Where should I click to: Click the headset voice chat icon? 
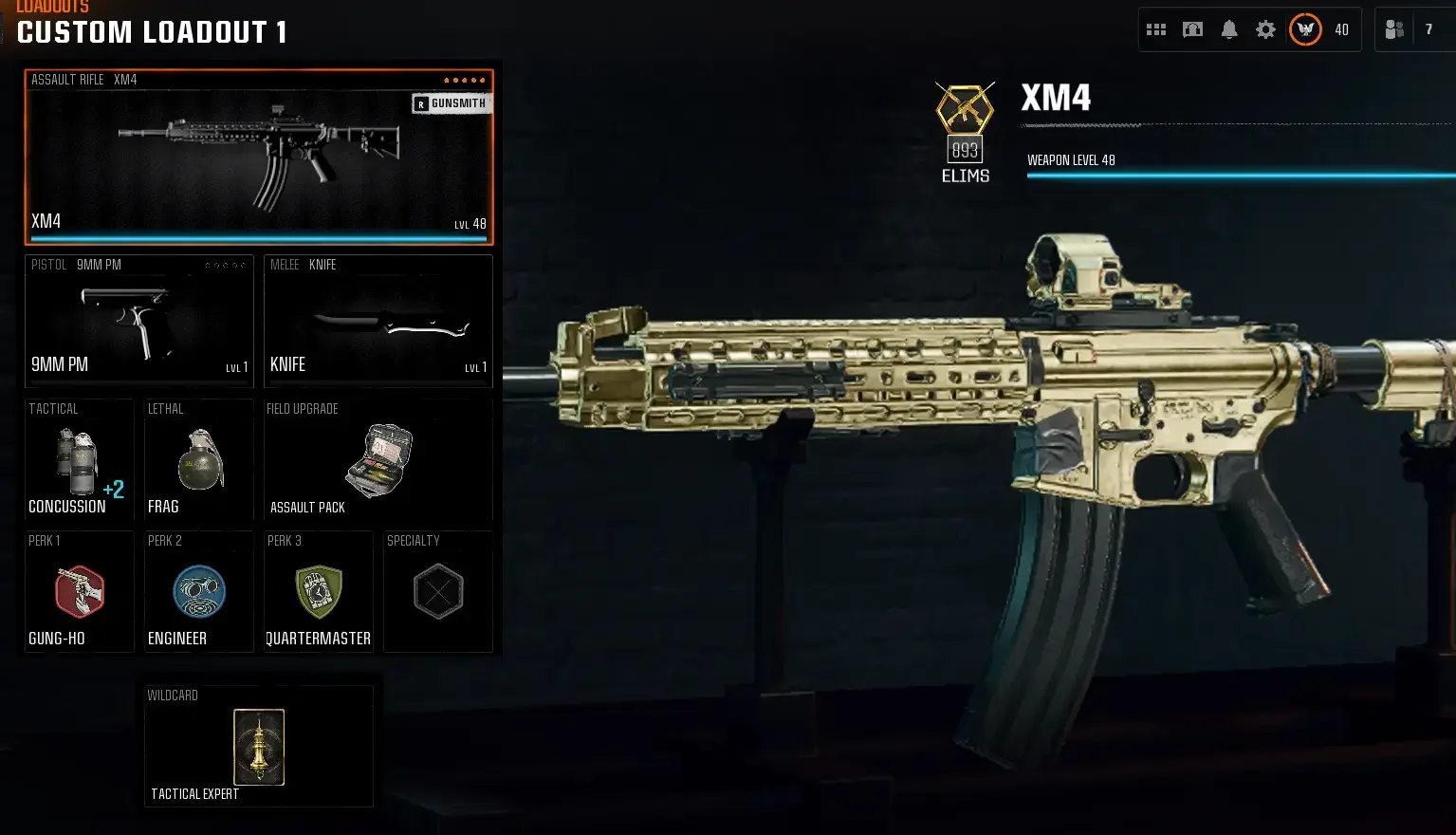click(x=1193, y=28)
